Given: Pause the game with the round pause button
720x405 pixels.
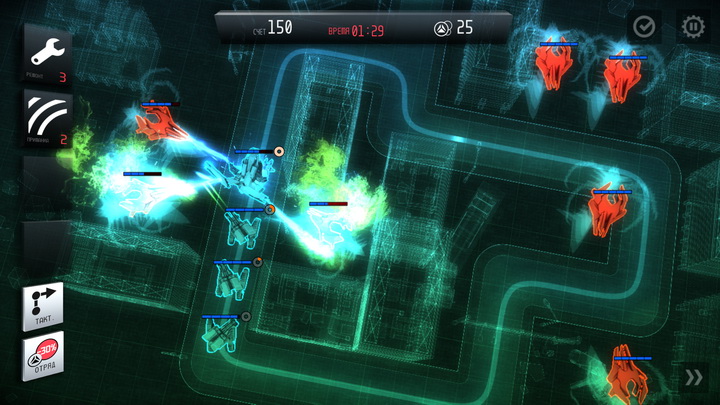Looking at the screenshot, I should point(692,27).
